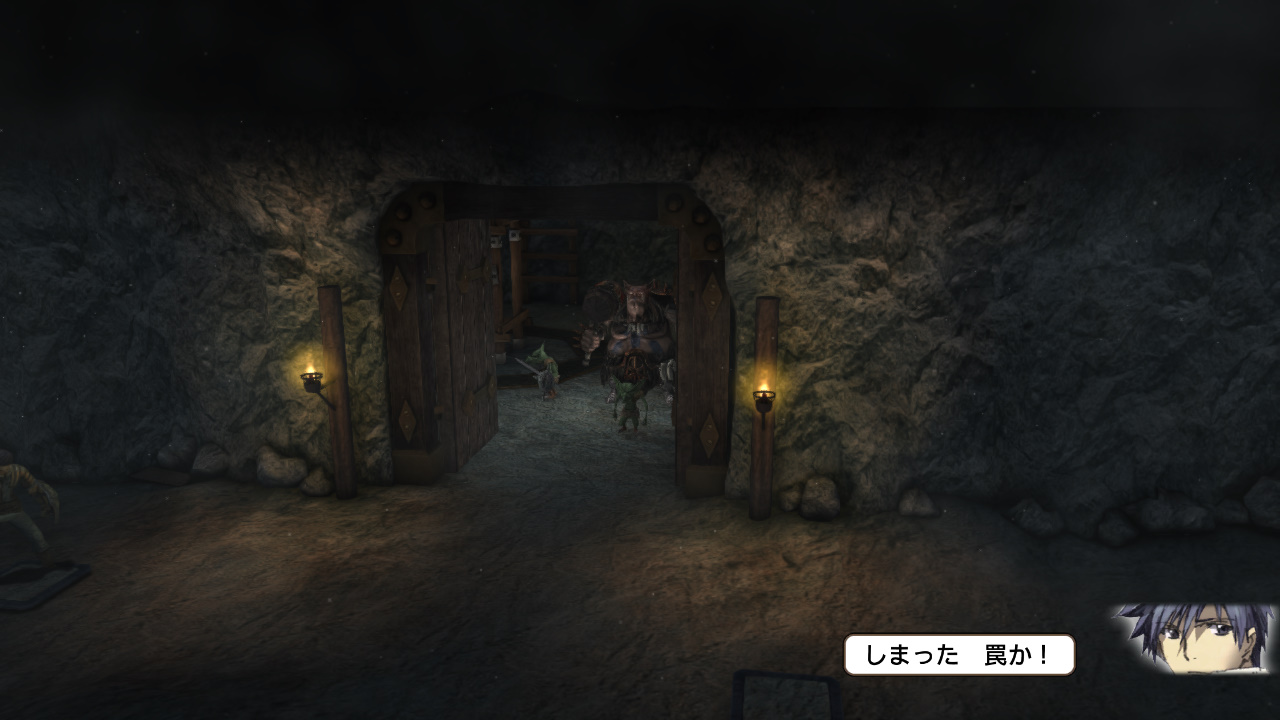Advance the しまった 罠か！ dialogue box
The height and width of the screenshot is (720, 1280).
point(960,654)
